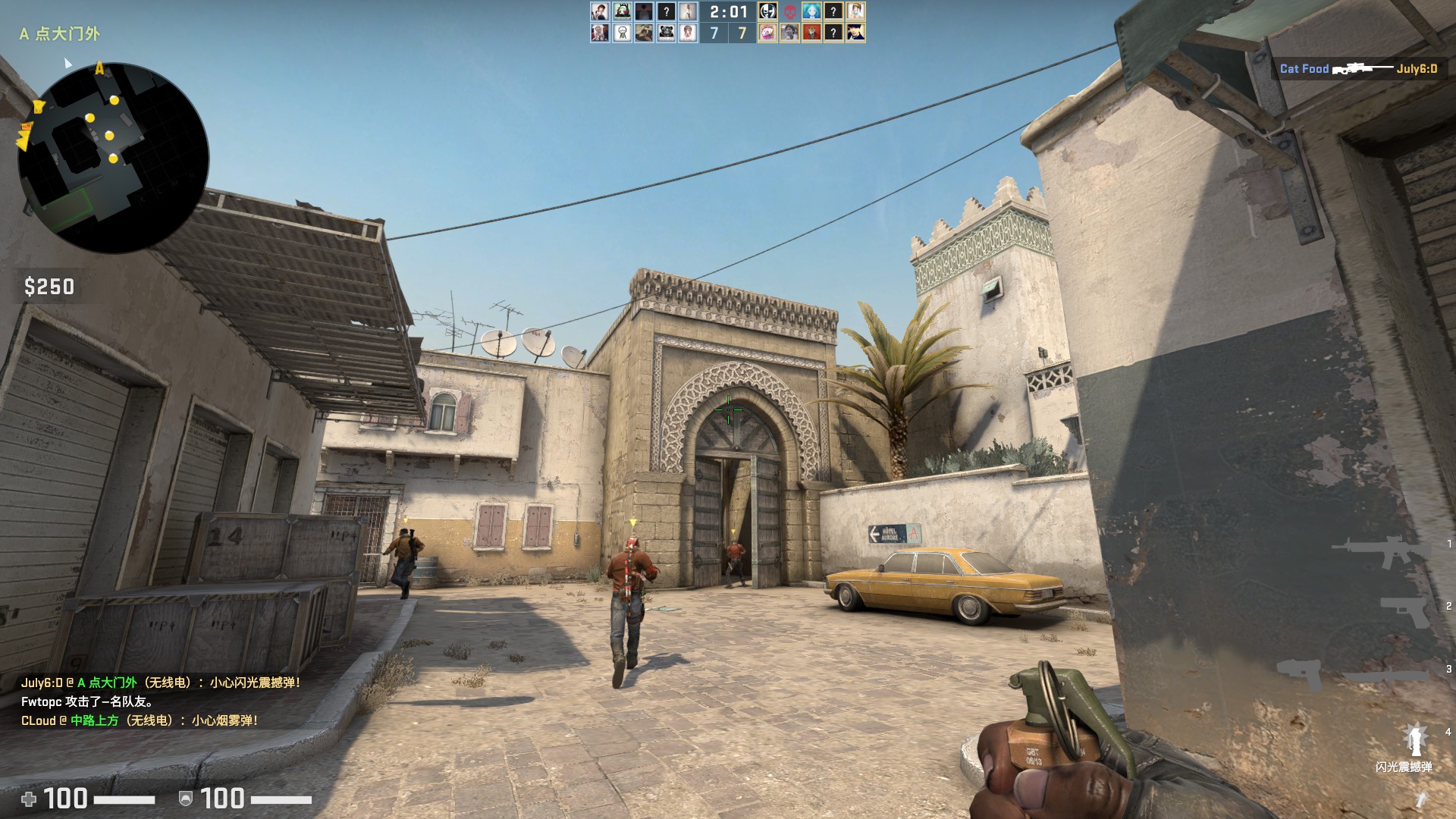Click the armor shield icon next to 100
Screen dimensions: 1456x819
[x=184, y=799]
